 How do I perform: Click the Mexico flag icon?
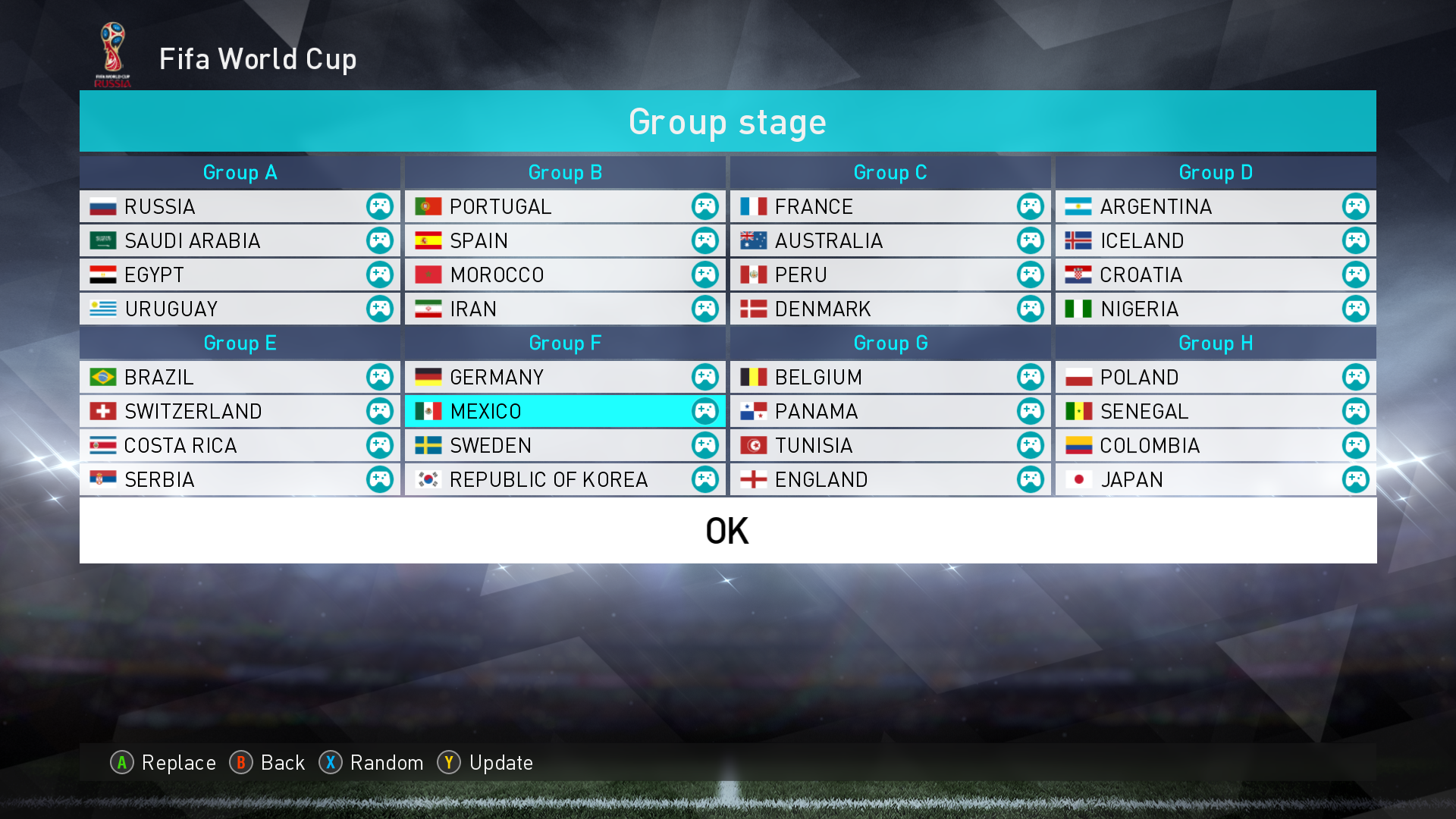click(428, 411)
